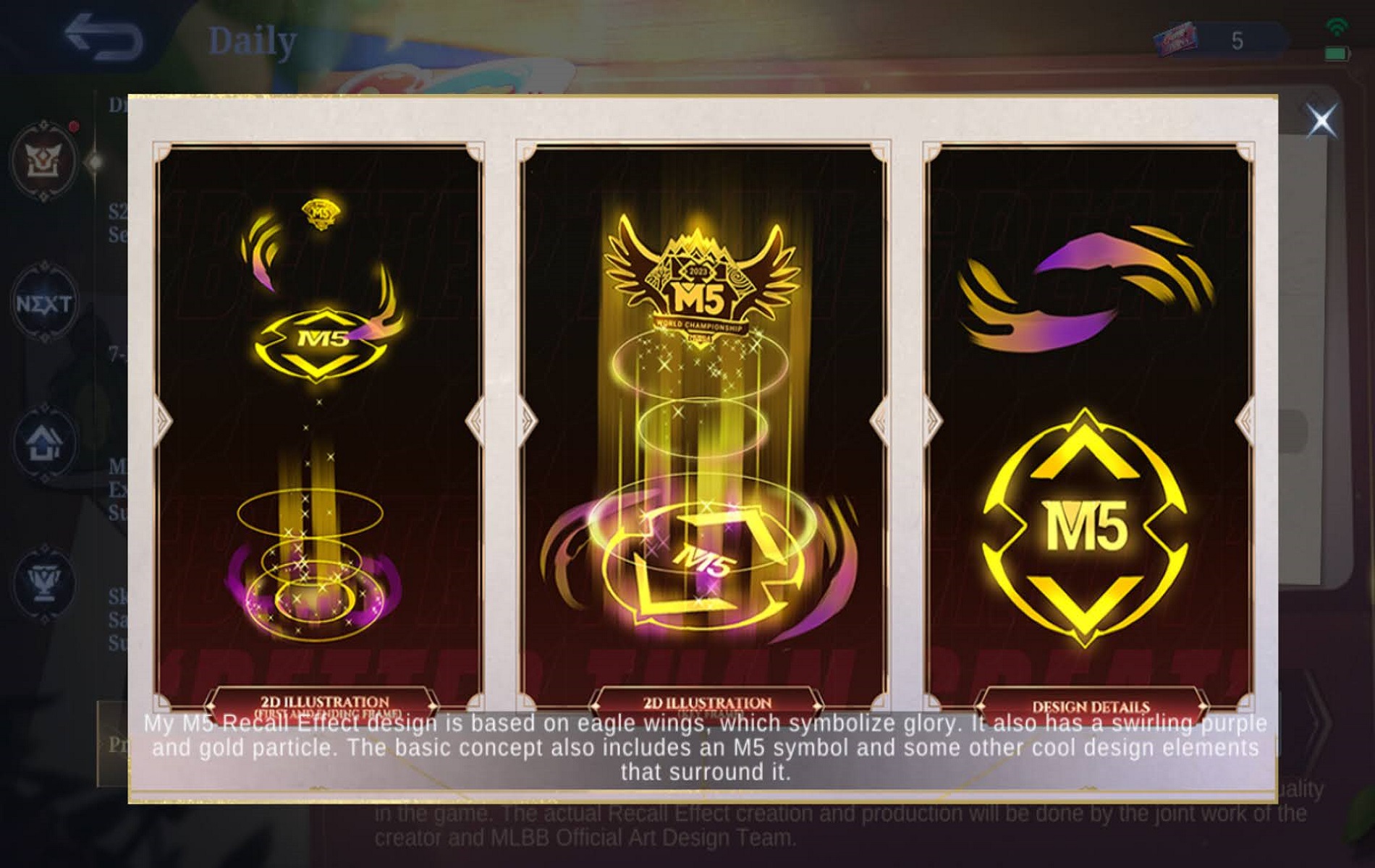Select the crowned helmet sidebar icon
The height and width of the screenshot is (868, 1375).
(x=44, y=161)
